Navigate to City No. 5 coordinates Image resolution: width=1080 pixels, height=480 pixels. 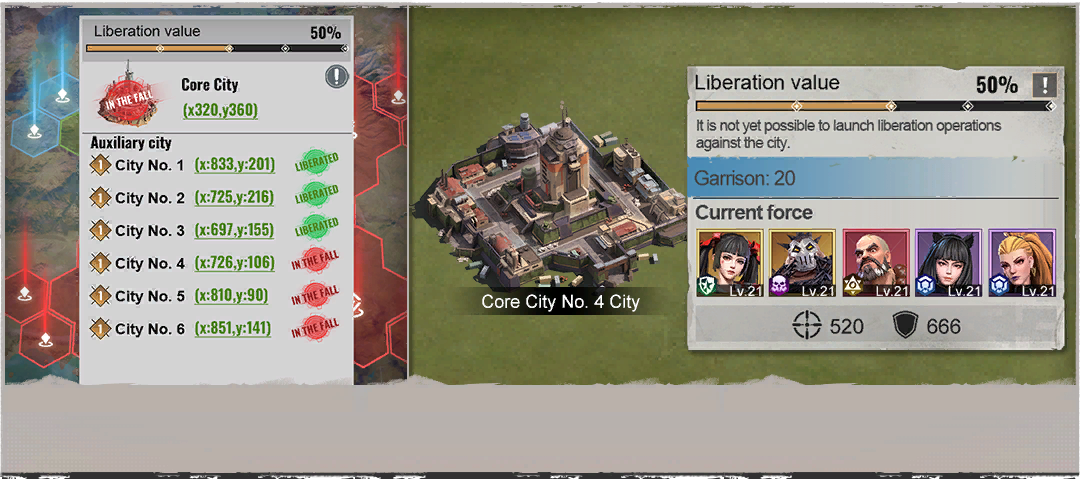point(230,296)
